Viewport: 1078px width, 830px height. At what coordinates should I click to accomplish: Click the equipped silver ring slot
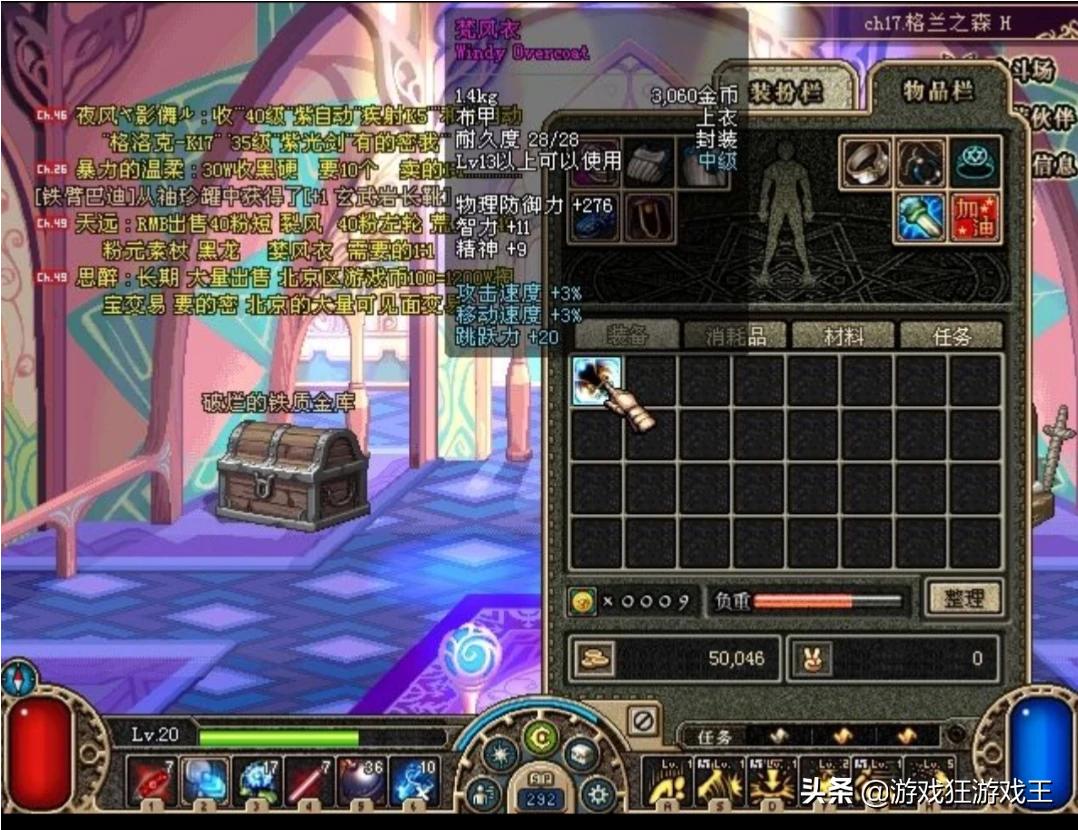pos(865,162)
